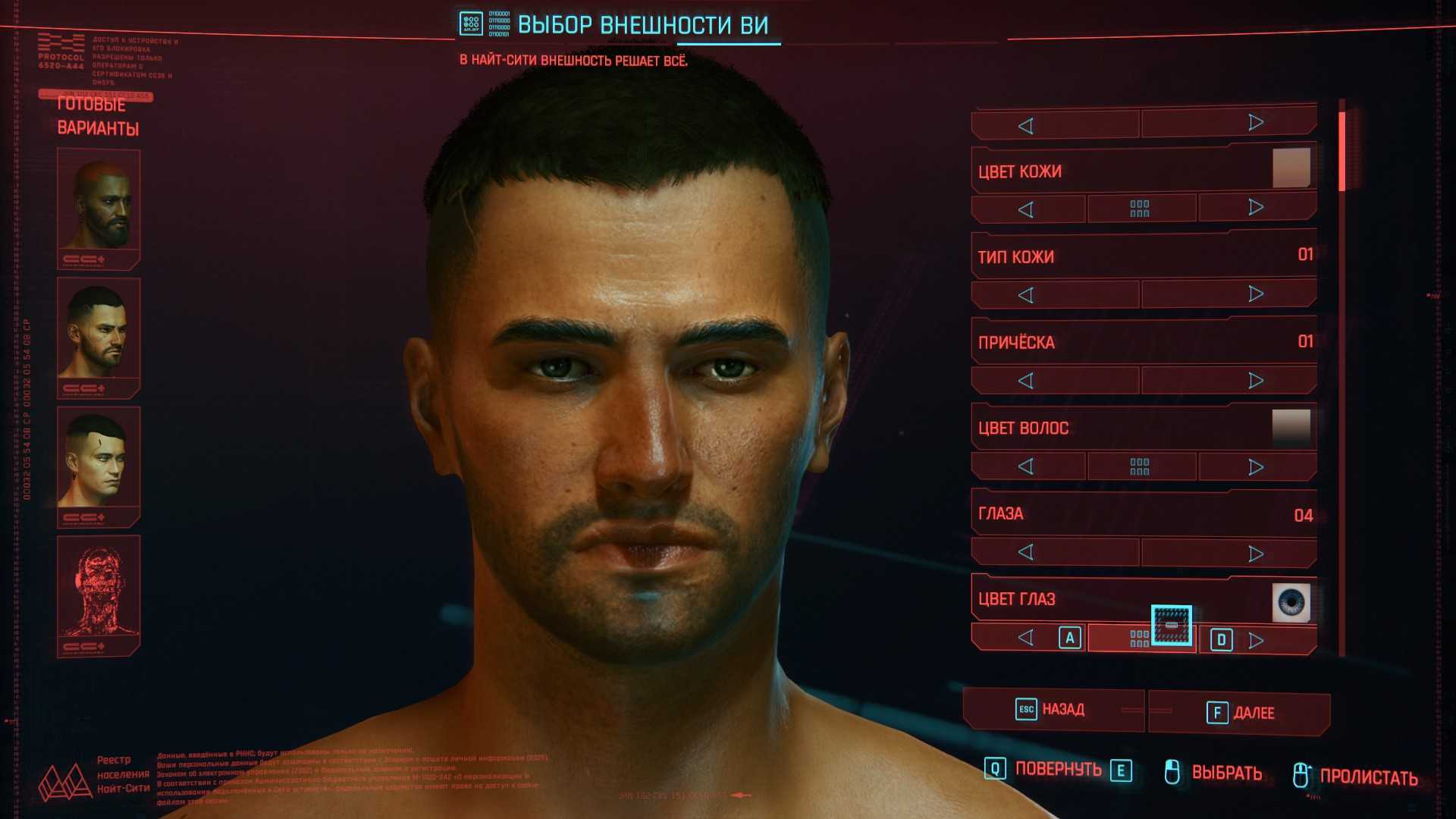Open the skin color grid palette
The width and height of the screenshot is (1456, 819).
1140,209
